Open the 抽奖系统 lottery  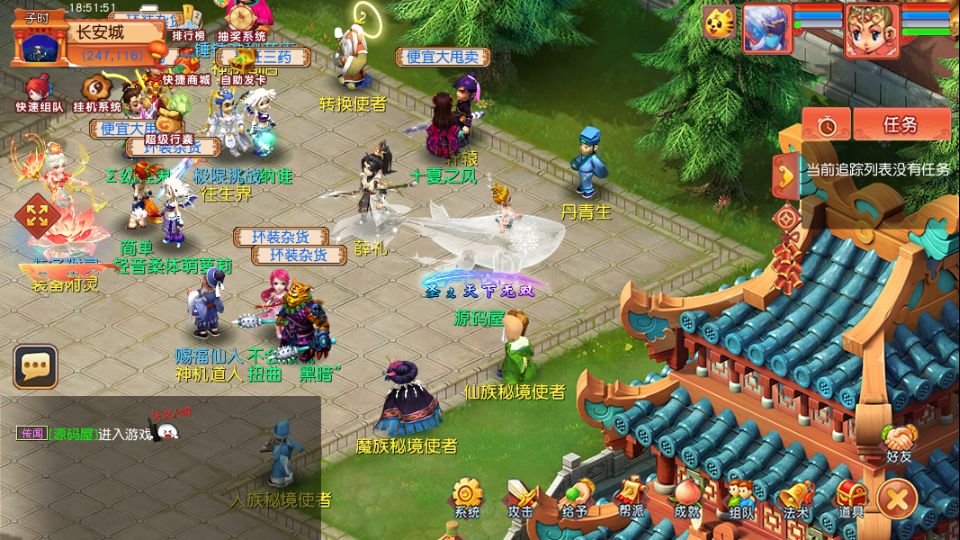[241, 22]
